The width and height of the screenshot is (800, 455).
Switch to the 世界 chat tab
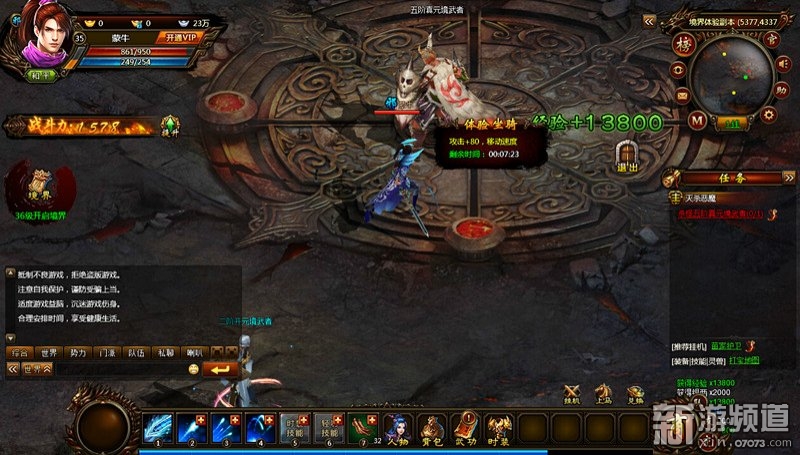(x=47, y=352)
